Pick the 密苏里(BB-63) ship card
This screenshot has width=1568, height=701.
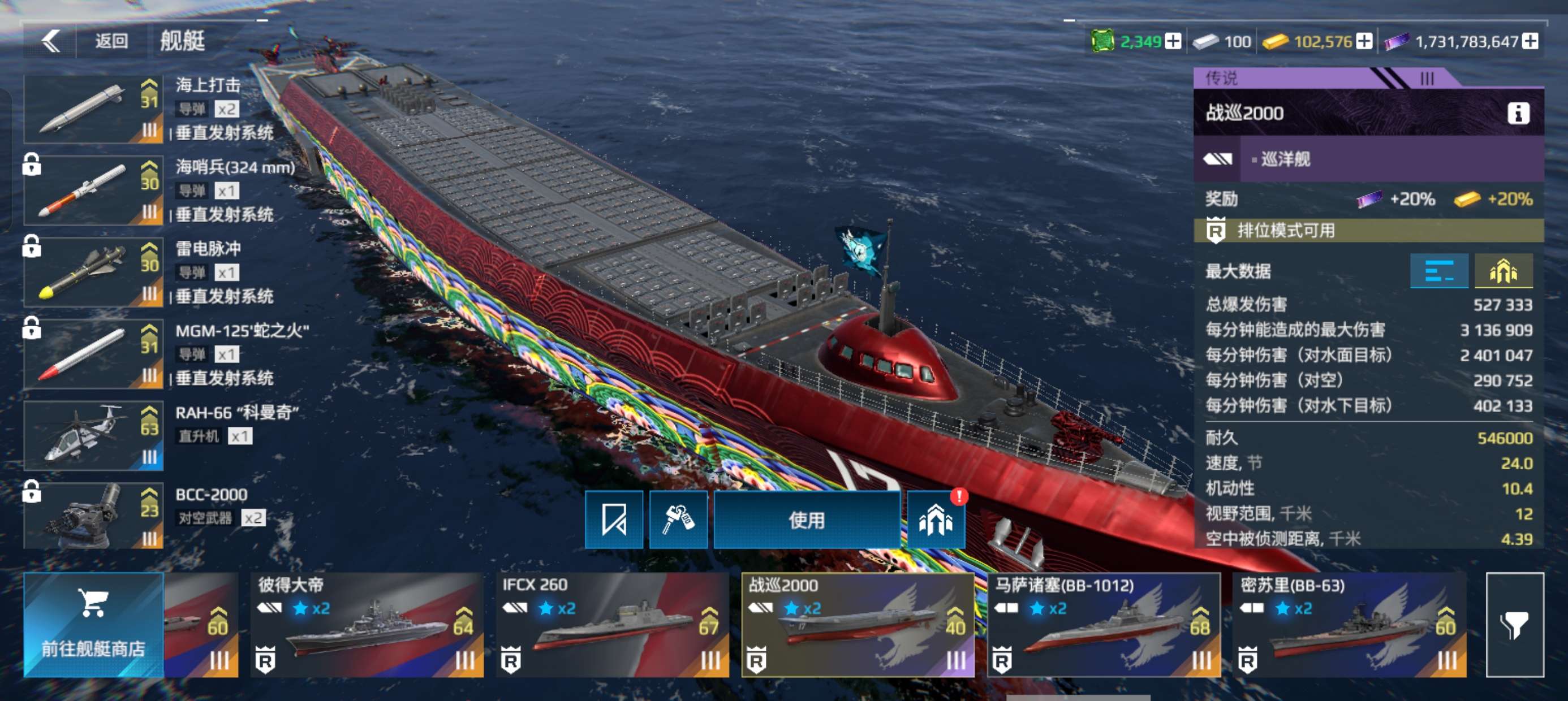(1349, 625)
